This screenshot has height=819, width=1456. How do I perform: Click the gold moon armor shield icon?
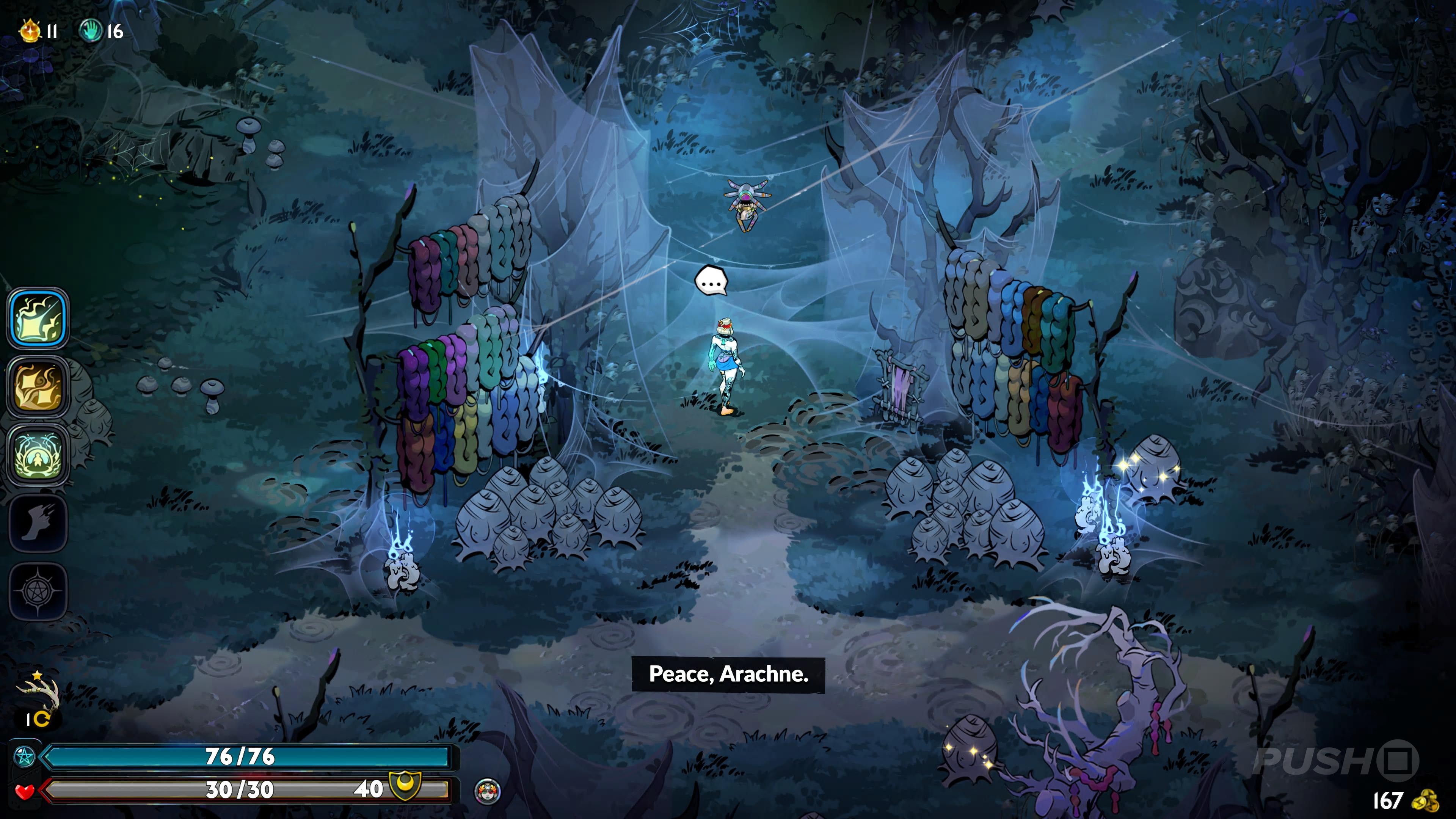click(405, 786)
